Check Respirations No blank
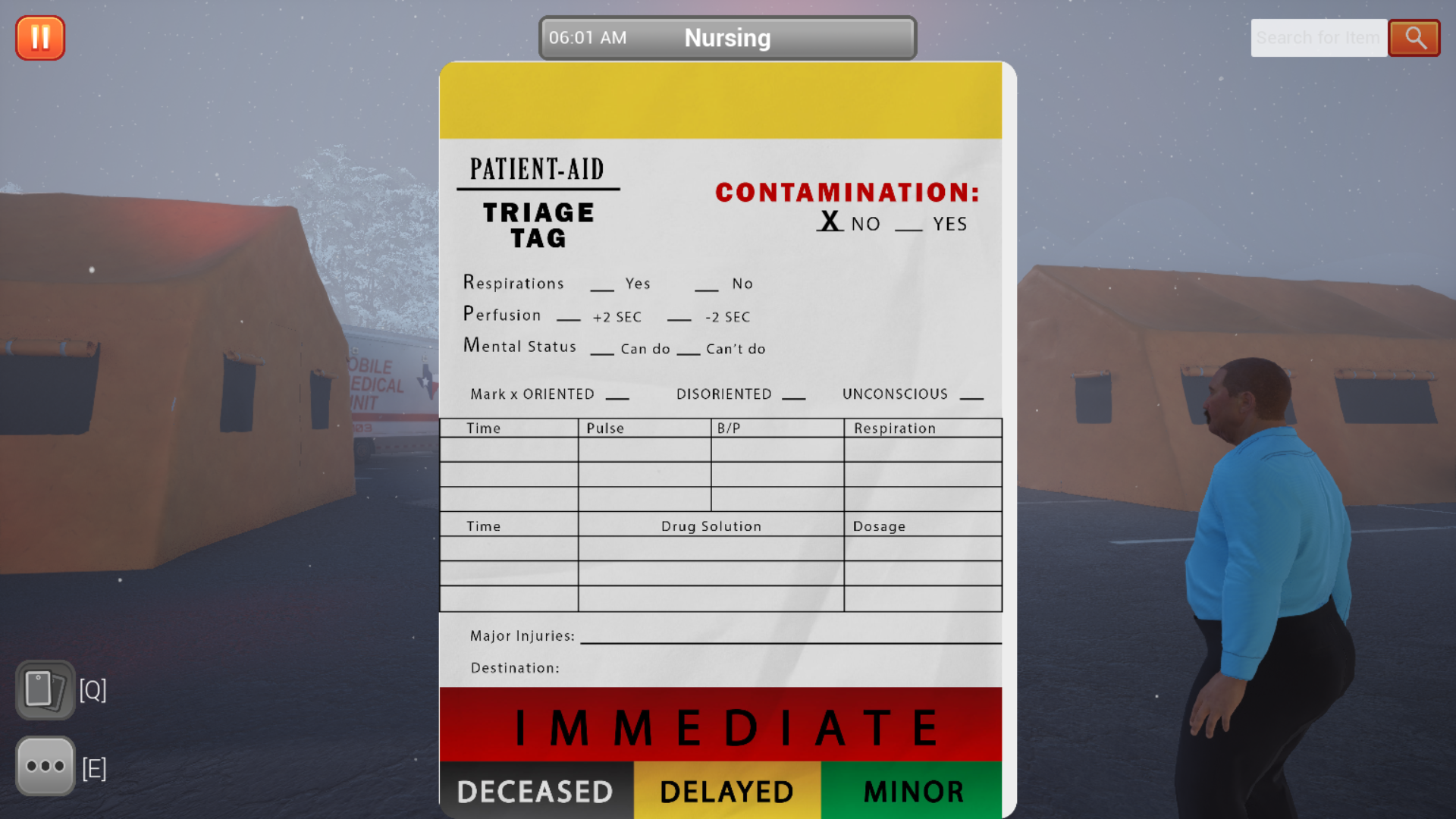This screenshot has height=819, width=1456. [x=706, y=285]
